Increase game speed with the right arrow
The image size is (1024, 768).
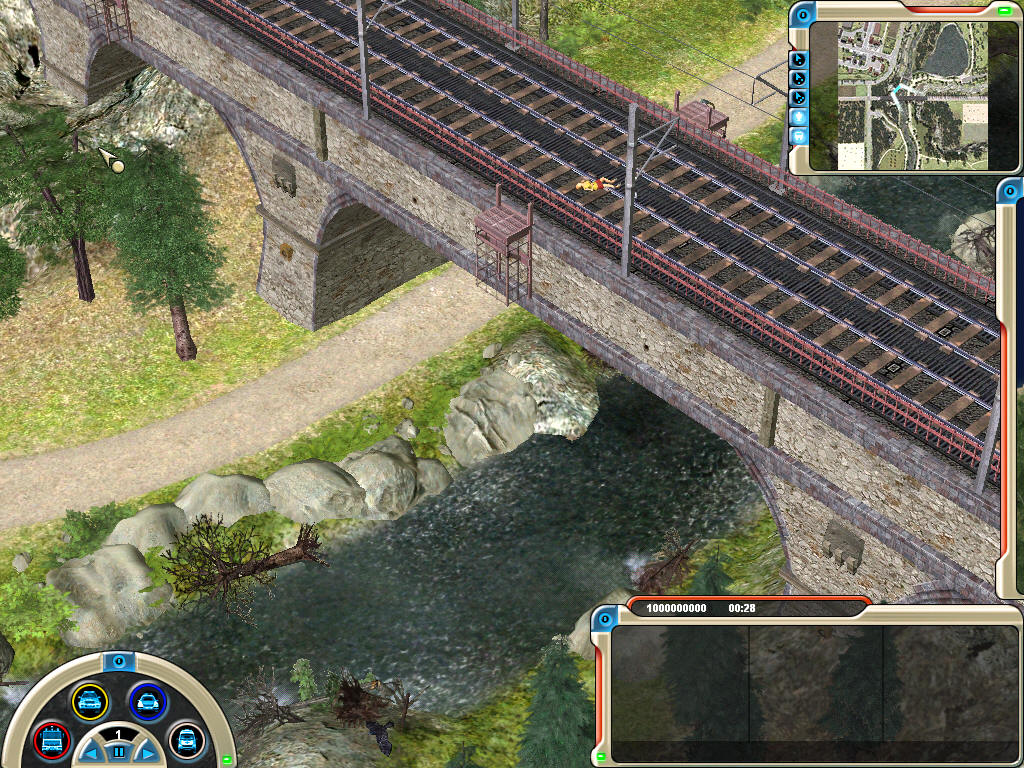point(146,752)
